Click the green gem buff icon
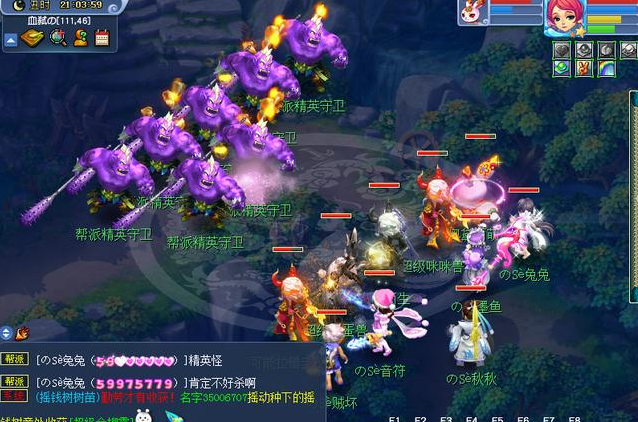 pyautogui.click(x=562, y=68)
